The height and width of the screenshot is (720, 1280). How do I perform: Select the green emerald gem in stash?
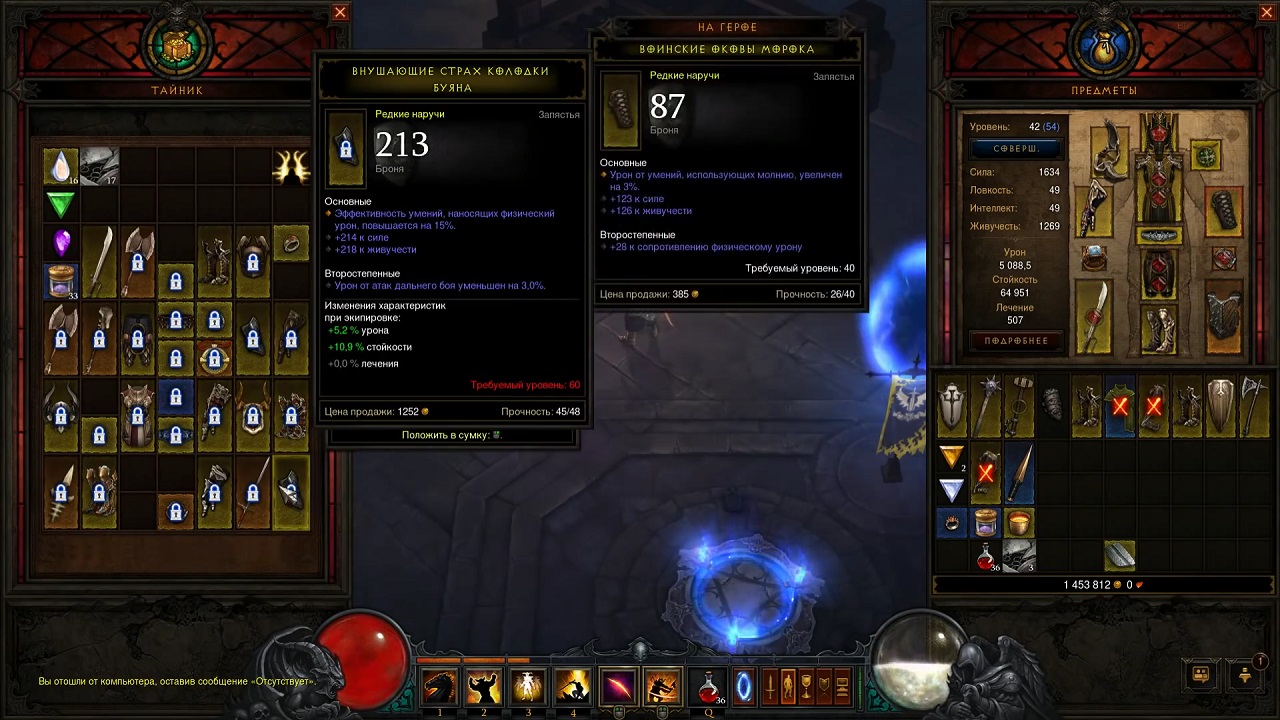coord(61,205)
